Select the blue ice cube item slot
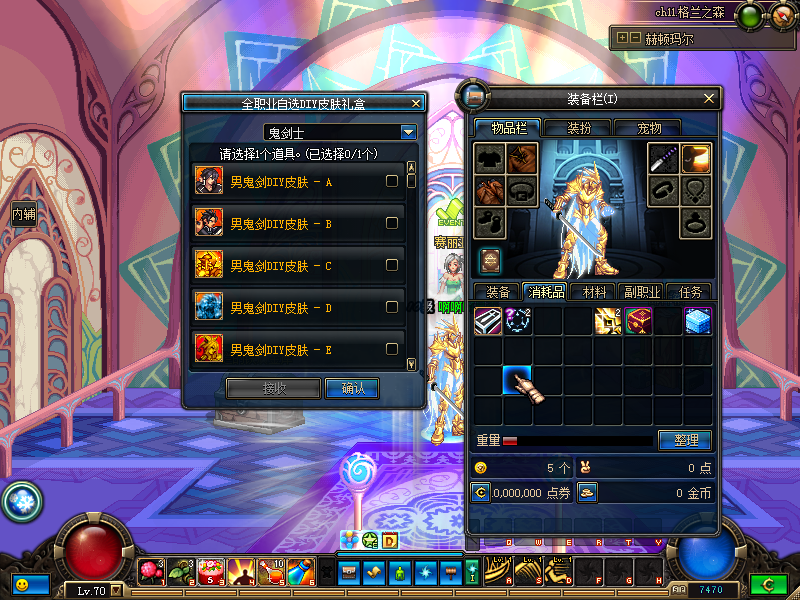 (697, 322)
